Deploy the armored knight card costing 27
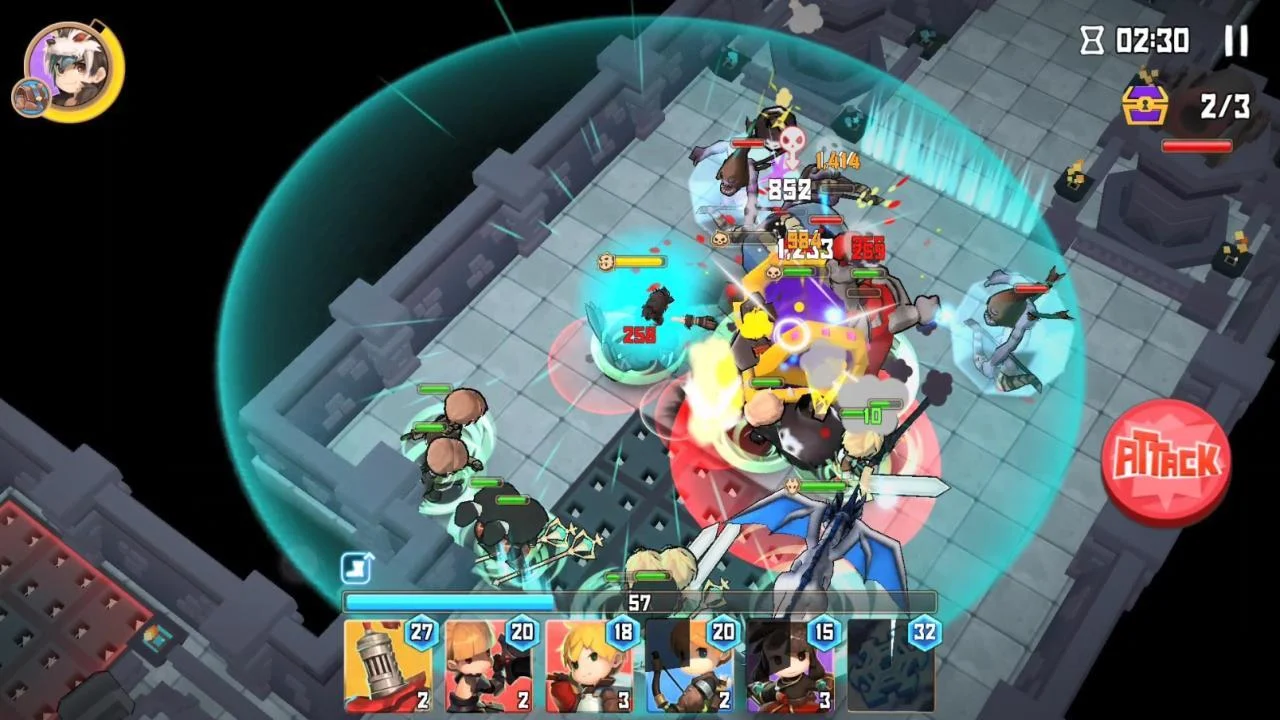This screenshot has height=720, width=1280. (x=388, y=665)
